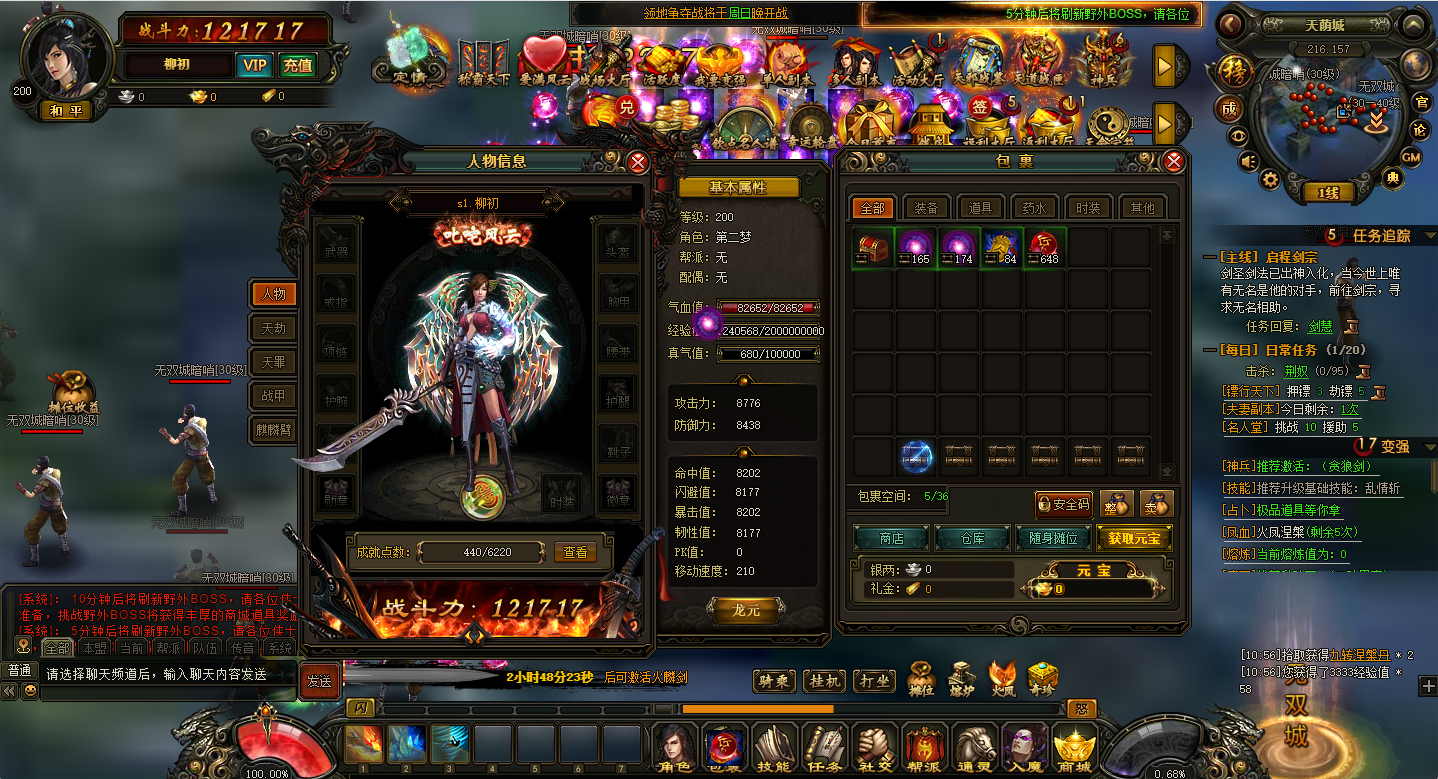
Task: Open the VIP panel
Action: [254, 65]
